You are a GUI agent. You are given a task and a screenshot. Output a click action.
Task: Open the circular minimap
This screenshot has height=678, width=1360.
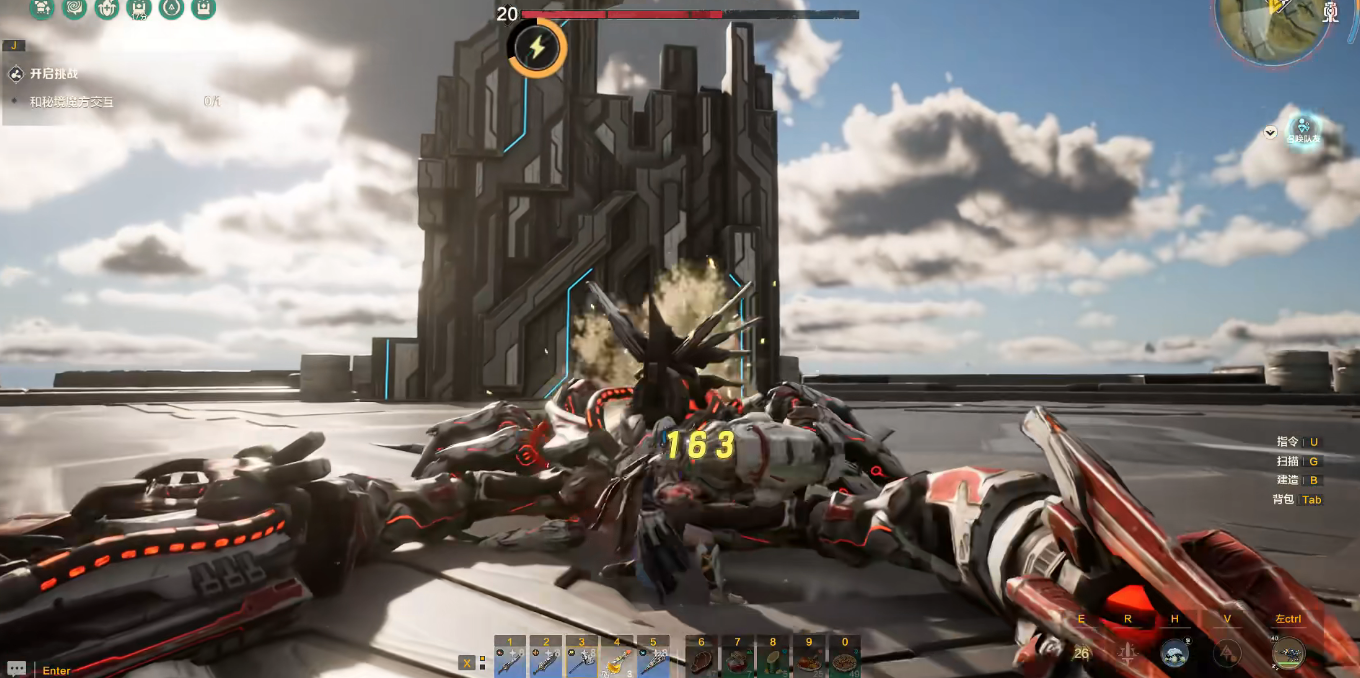[x=1272, y=22]
